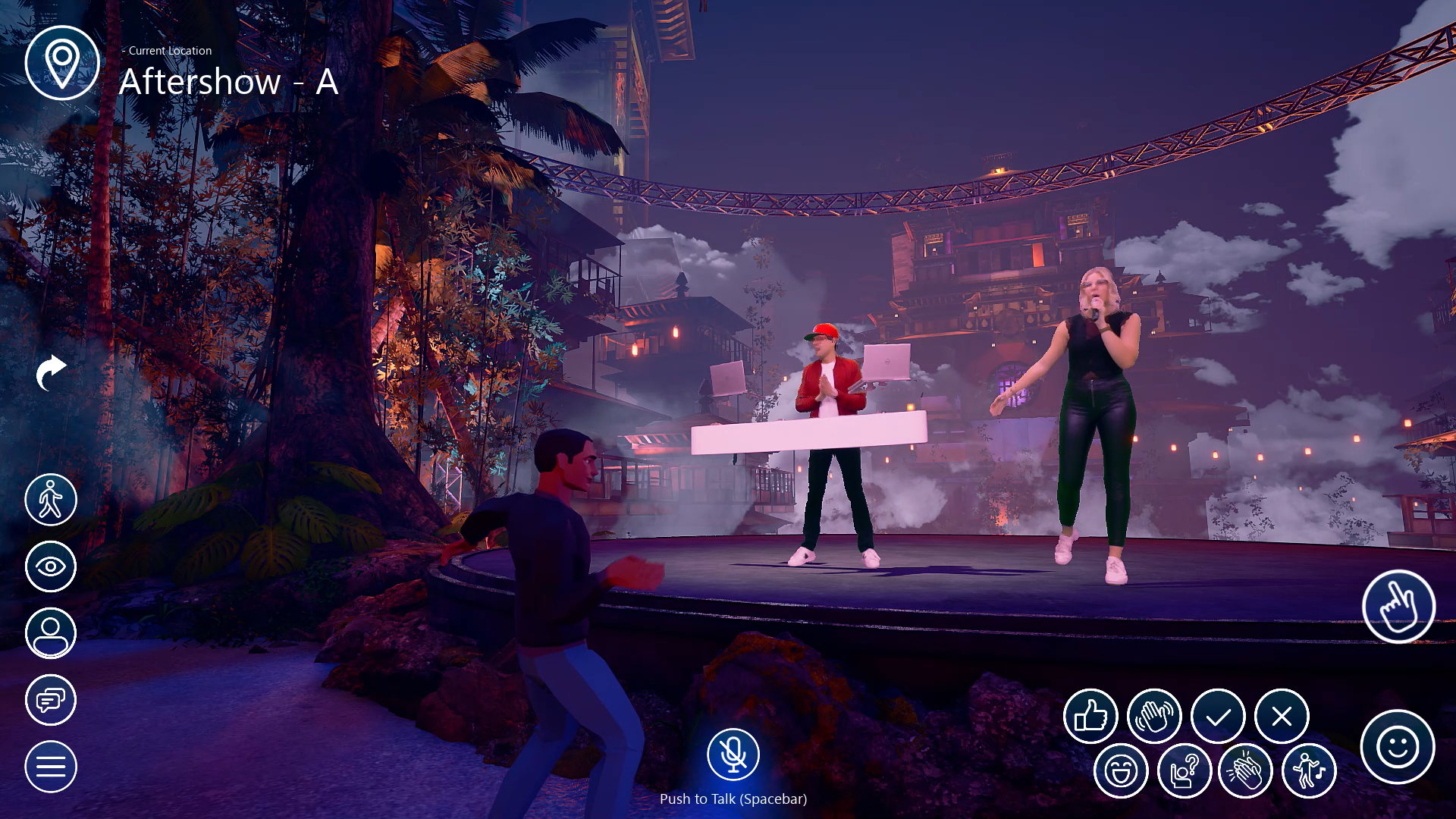The image size is (1456, 819).
Task: Use the laughing face emote
Action: click(x=1121, y=771)
